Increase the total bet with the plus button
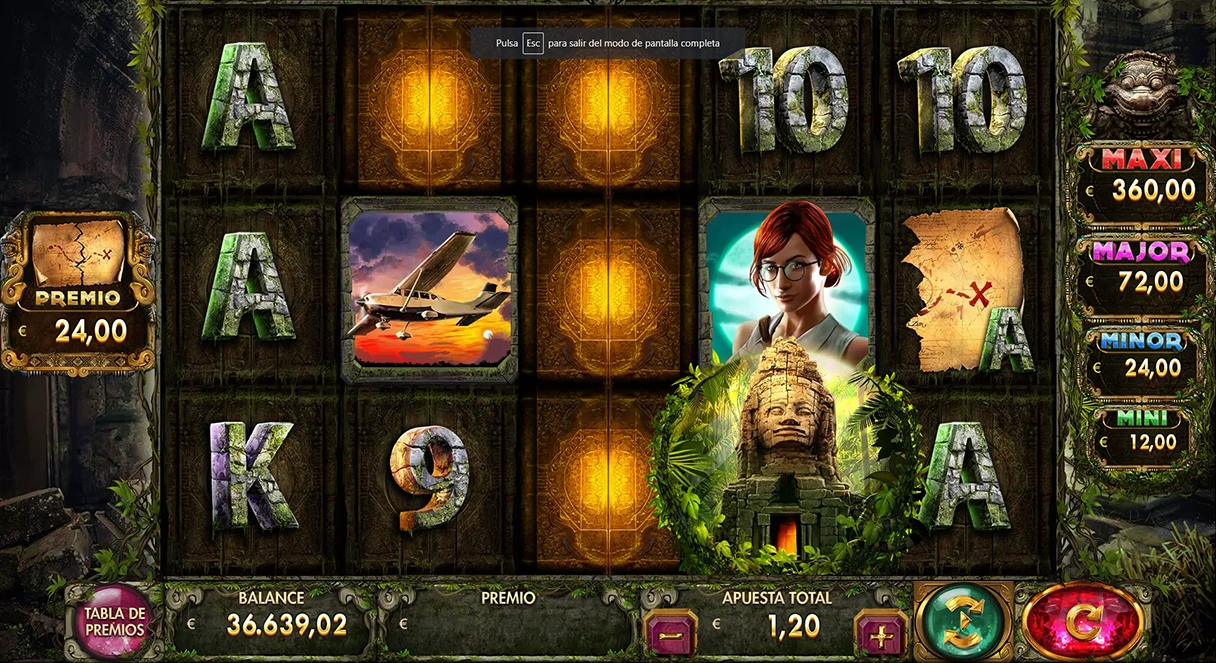 [881, 632]
